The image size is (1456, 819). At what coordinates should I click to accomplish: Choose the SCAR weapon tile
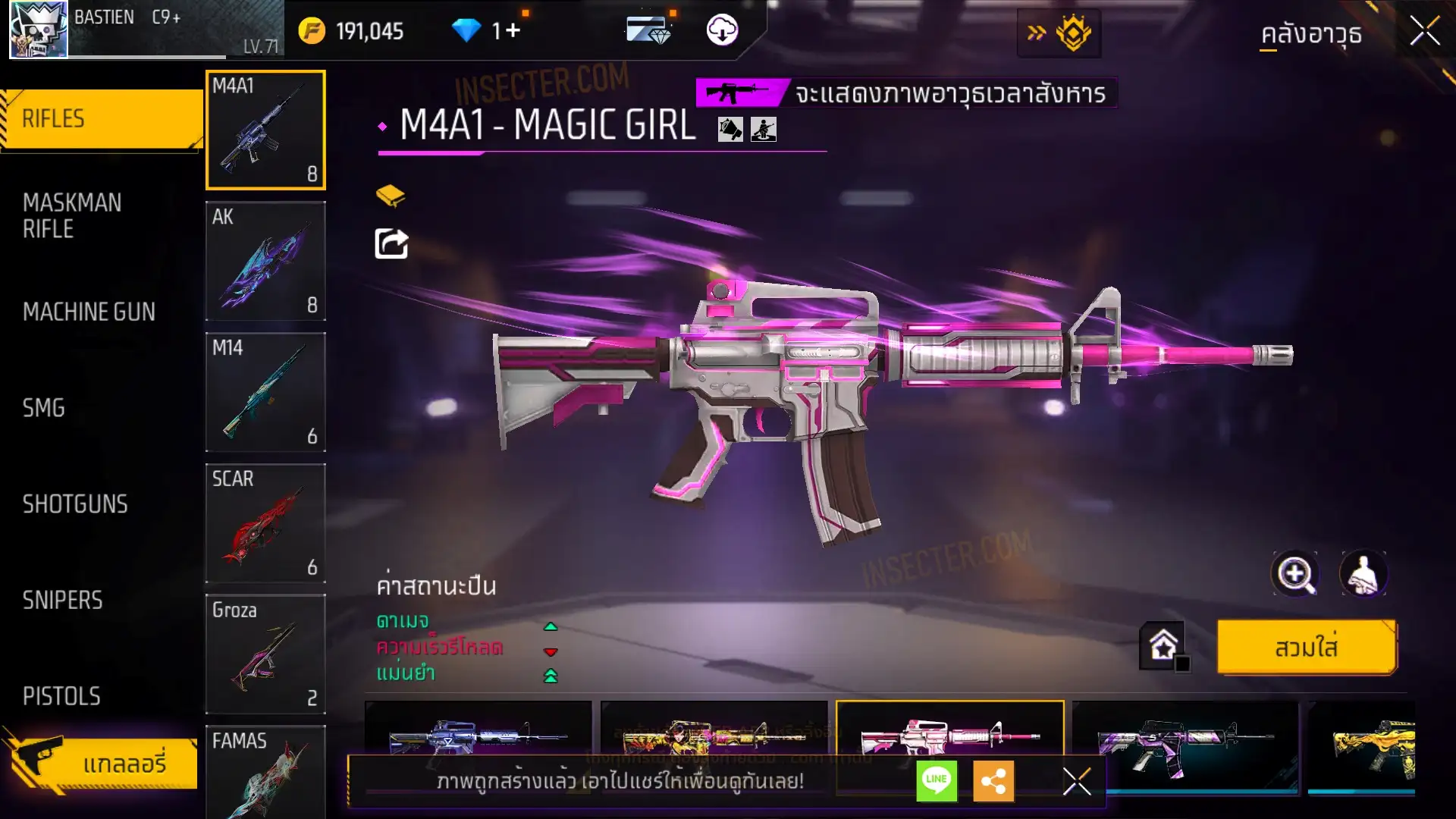[x=265, y=523]
